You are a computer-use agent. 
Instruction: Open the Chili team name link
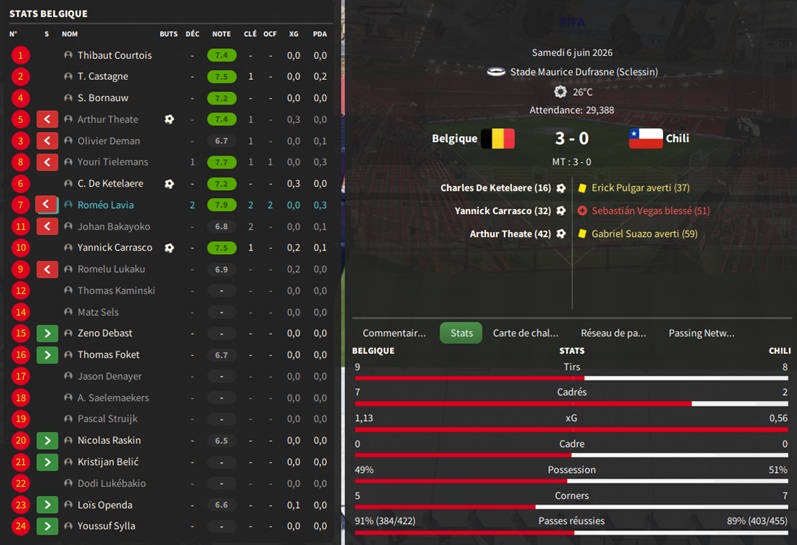[677, 139]
